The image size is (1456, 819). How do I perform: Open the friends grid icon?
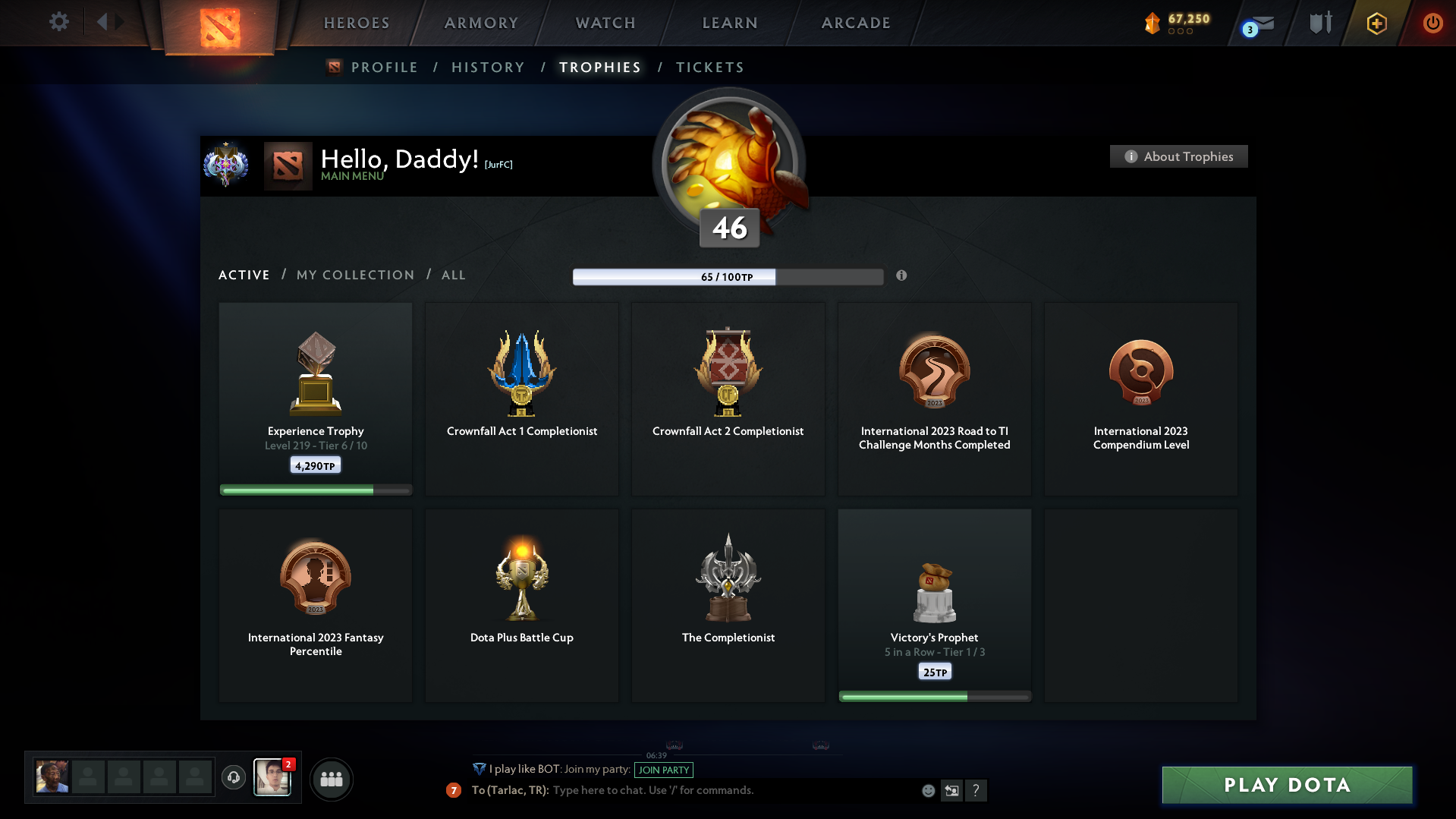pos(331,779)
